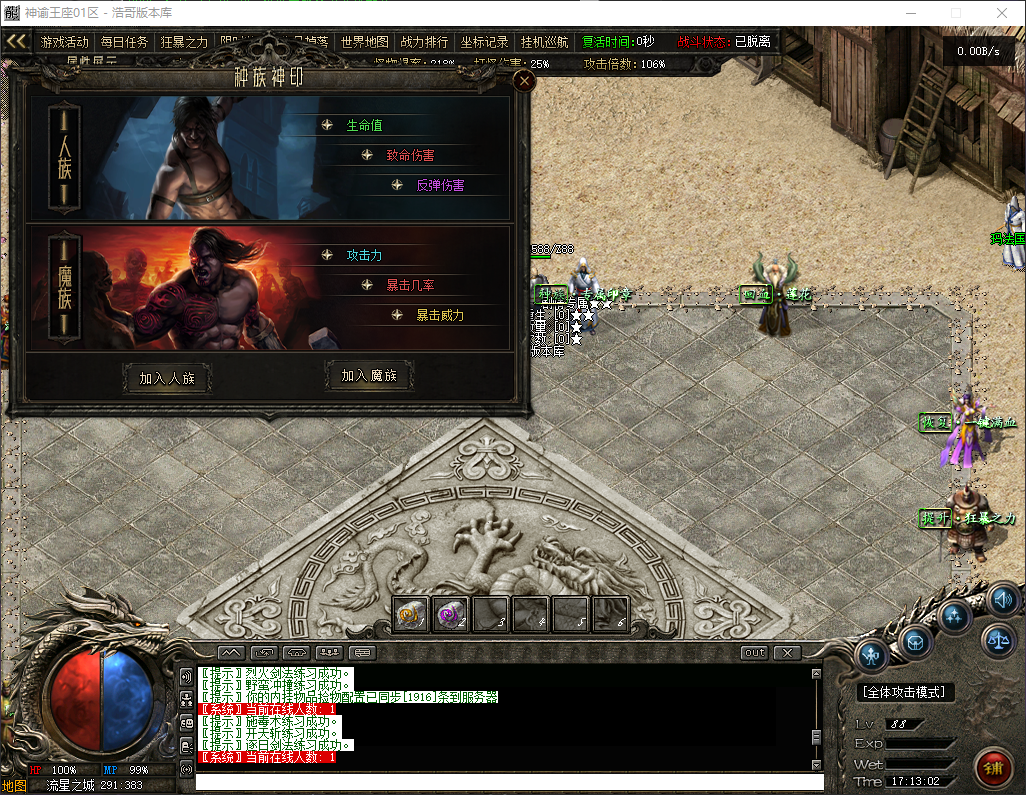The height and width of the screenshot is (795, 1026).
Task: Click the chat panel's out button
Action: (x=754, y=653)
